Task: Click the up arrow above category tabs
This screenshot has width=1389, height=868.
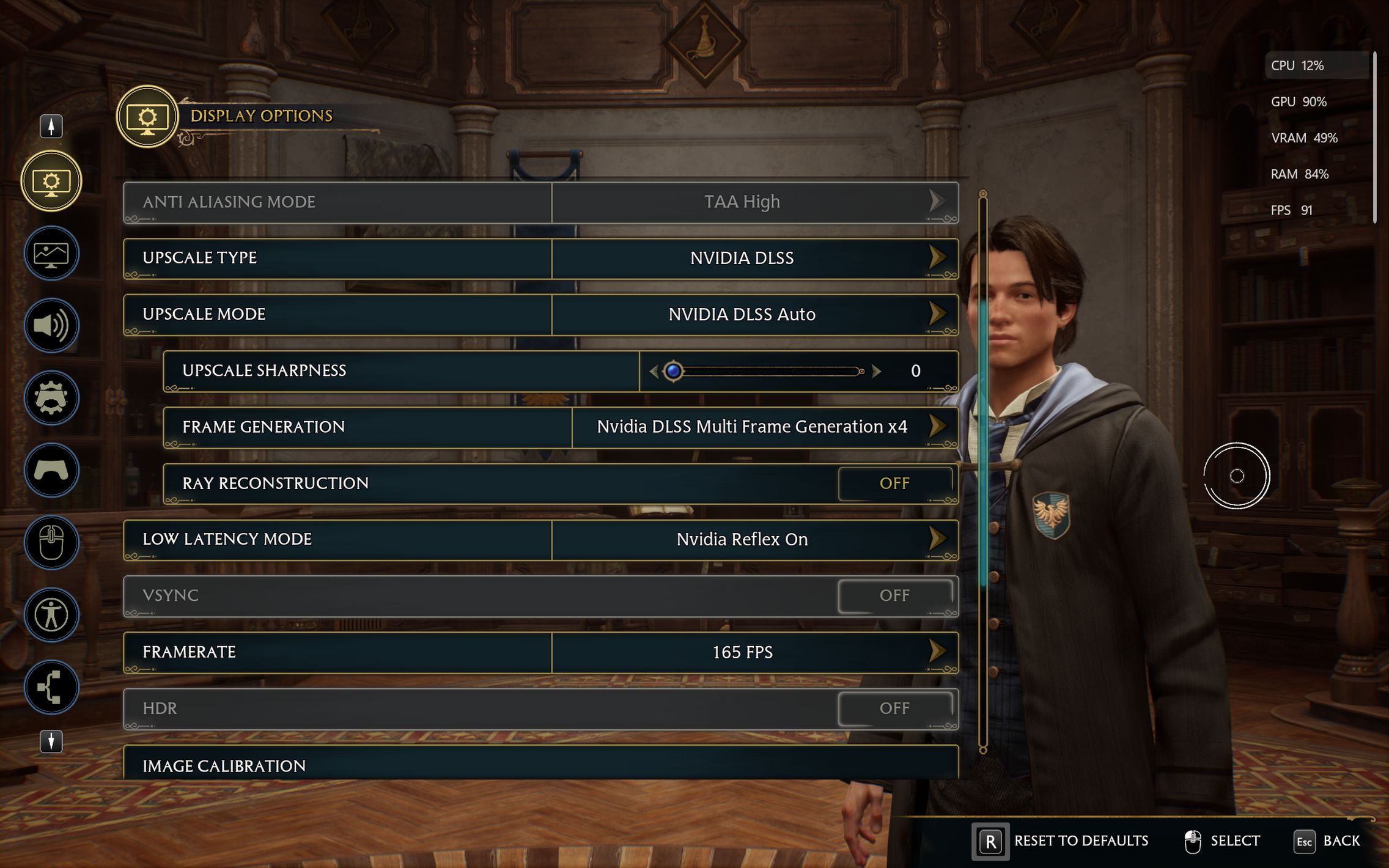Action: 51,126
